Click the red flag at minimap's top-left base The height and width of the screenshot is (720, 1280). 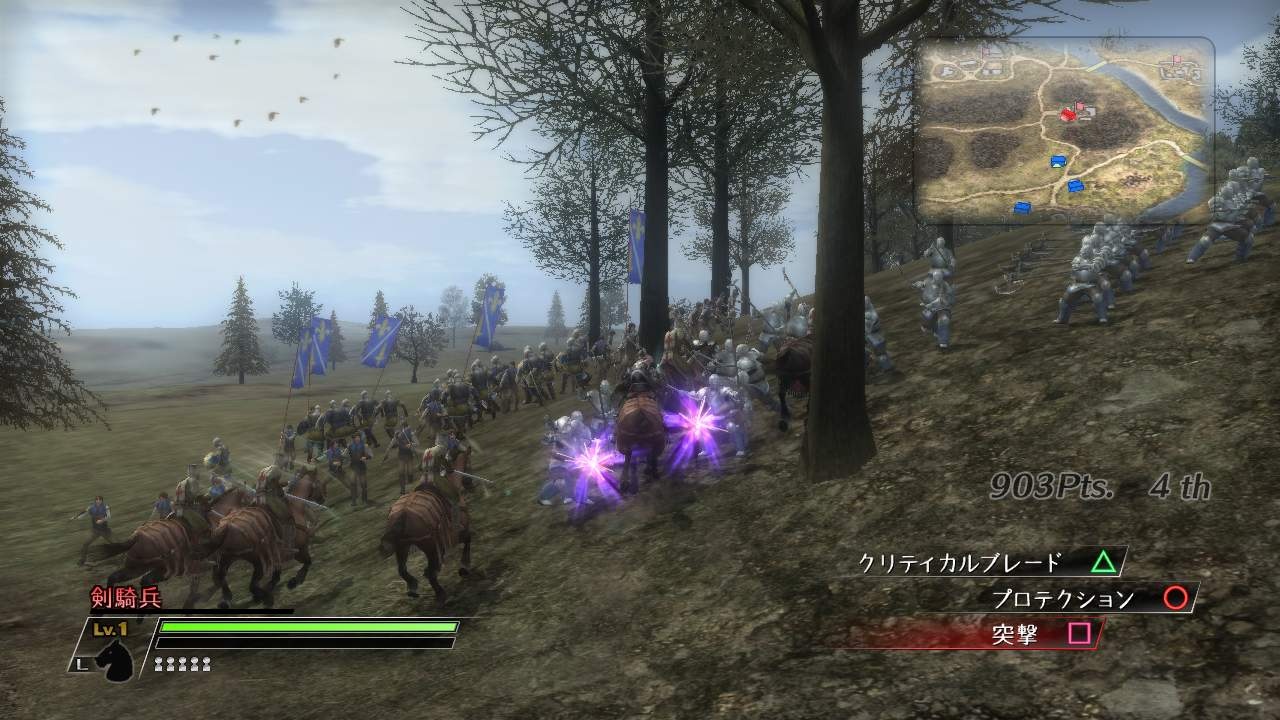(x=985, y=51)
